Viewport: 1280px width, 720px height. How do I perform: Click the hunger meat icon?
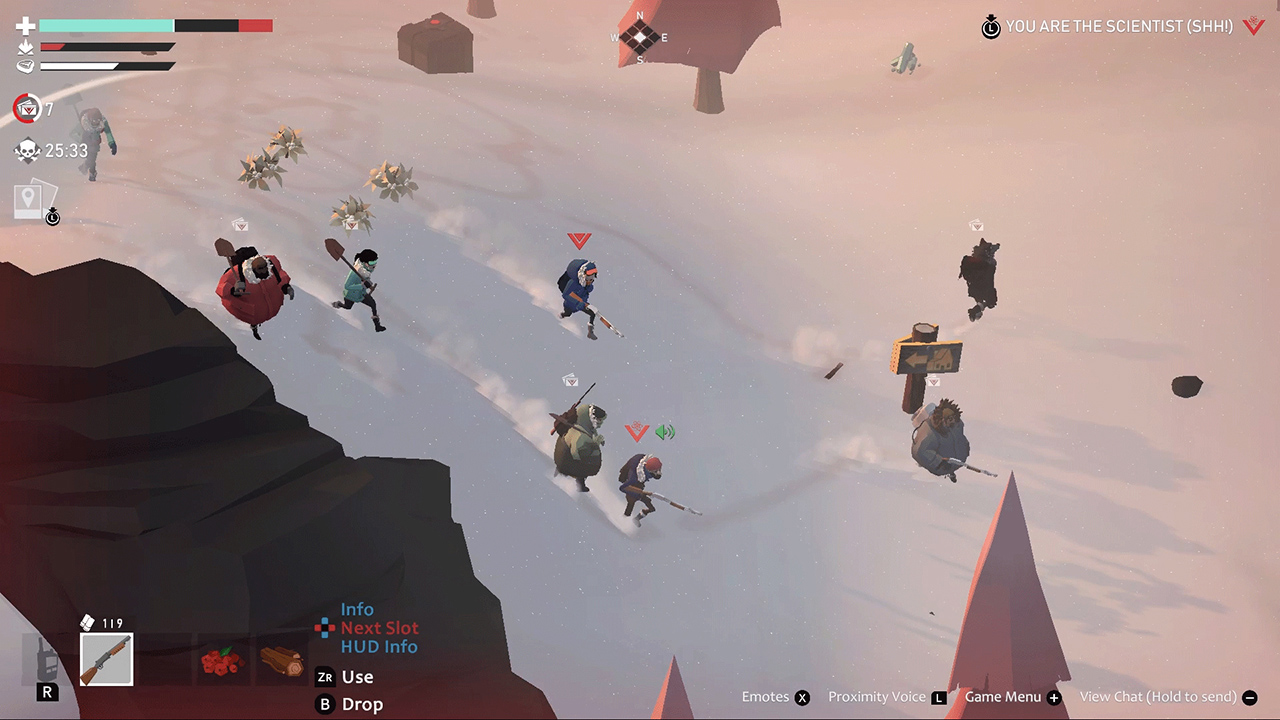(26, 66)
